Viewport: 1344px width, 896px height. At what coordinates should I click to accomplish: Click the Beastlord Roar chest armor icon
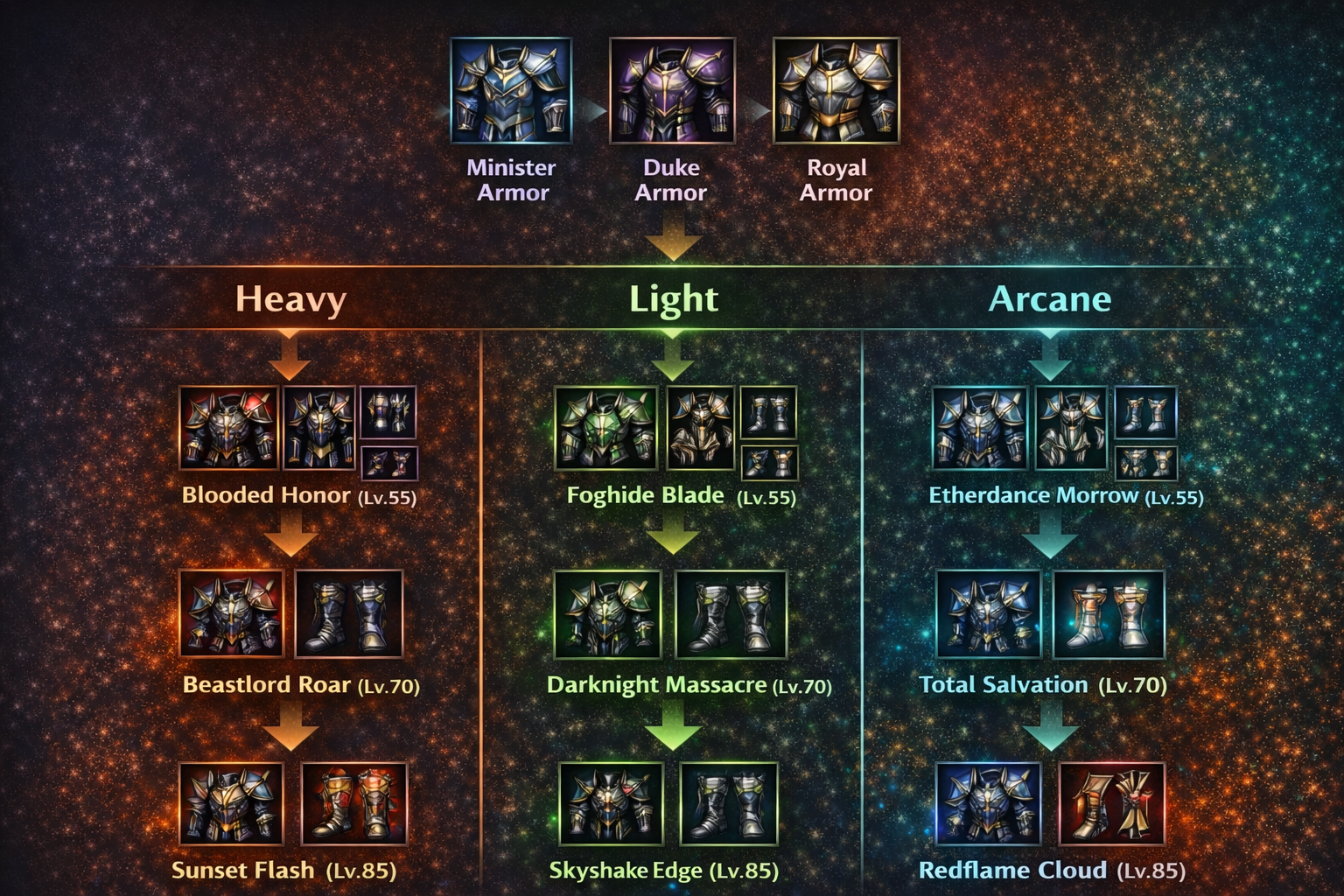pos(231,613)
